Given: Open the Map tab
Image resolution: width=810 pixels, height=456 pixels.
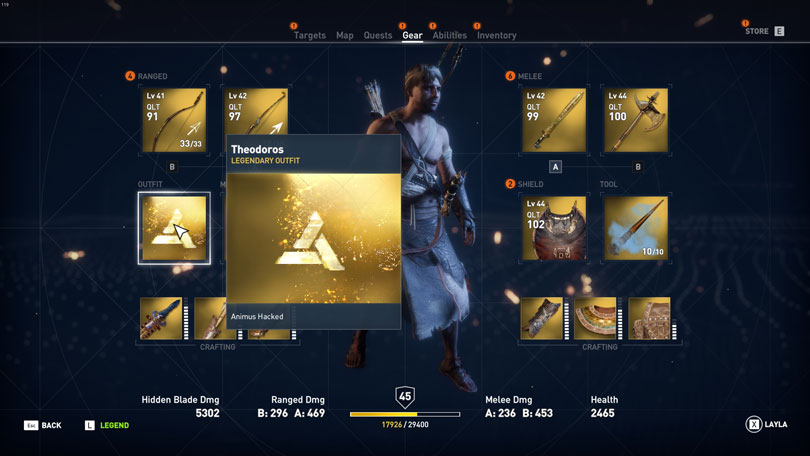Looking at the screenshot, I should tap(345, 35).
